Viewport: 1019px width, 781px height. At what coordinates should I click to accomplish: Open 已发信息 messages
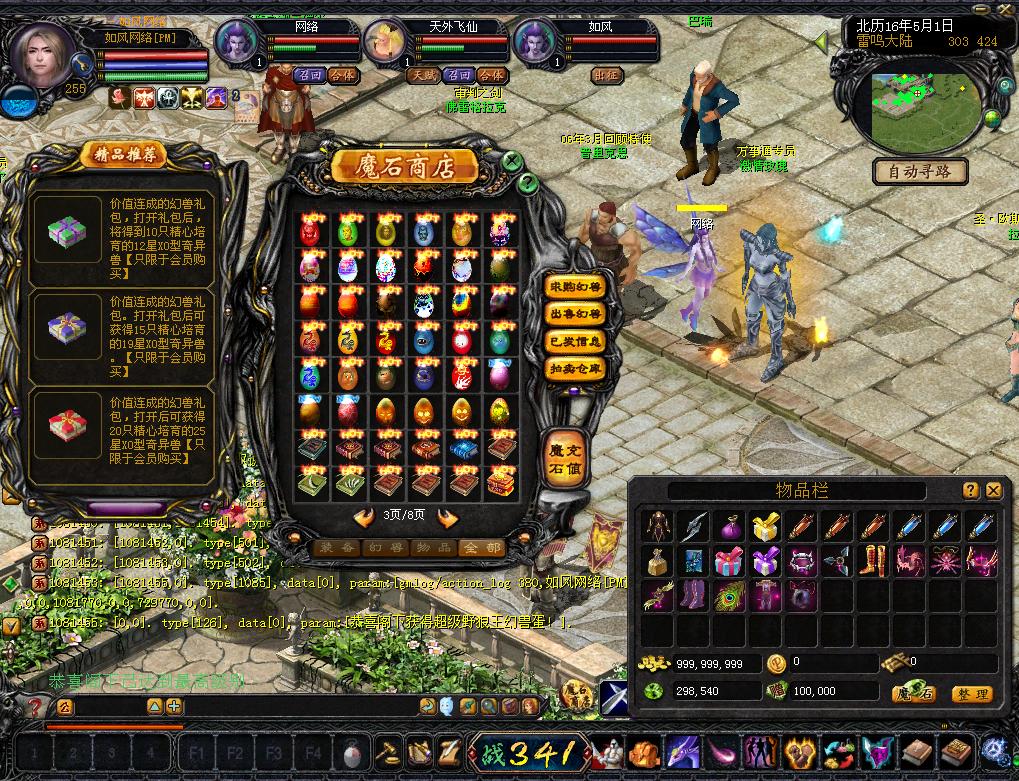point(575,342)
